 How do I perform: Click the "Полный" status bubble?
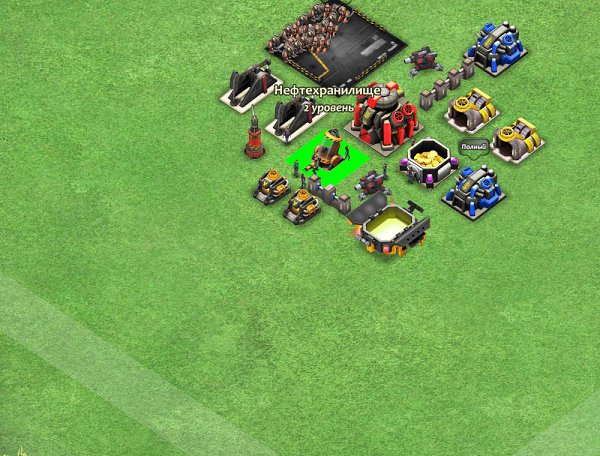coord(473,148)
